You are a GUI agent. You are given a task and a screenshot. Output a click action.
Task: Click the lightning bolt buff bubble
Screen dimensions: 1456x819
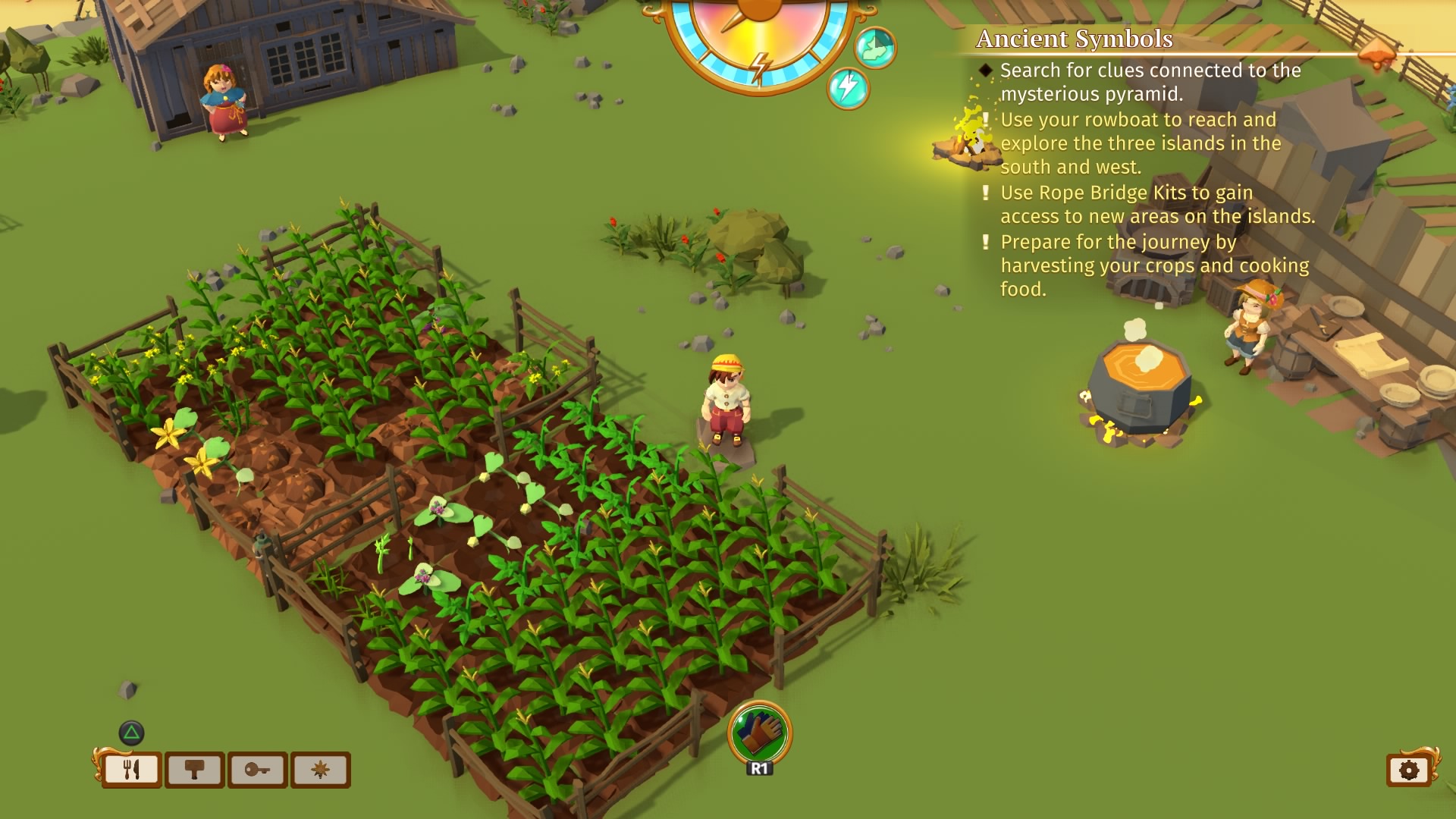click(x=847, y=88)
